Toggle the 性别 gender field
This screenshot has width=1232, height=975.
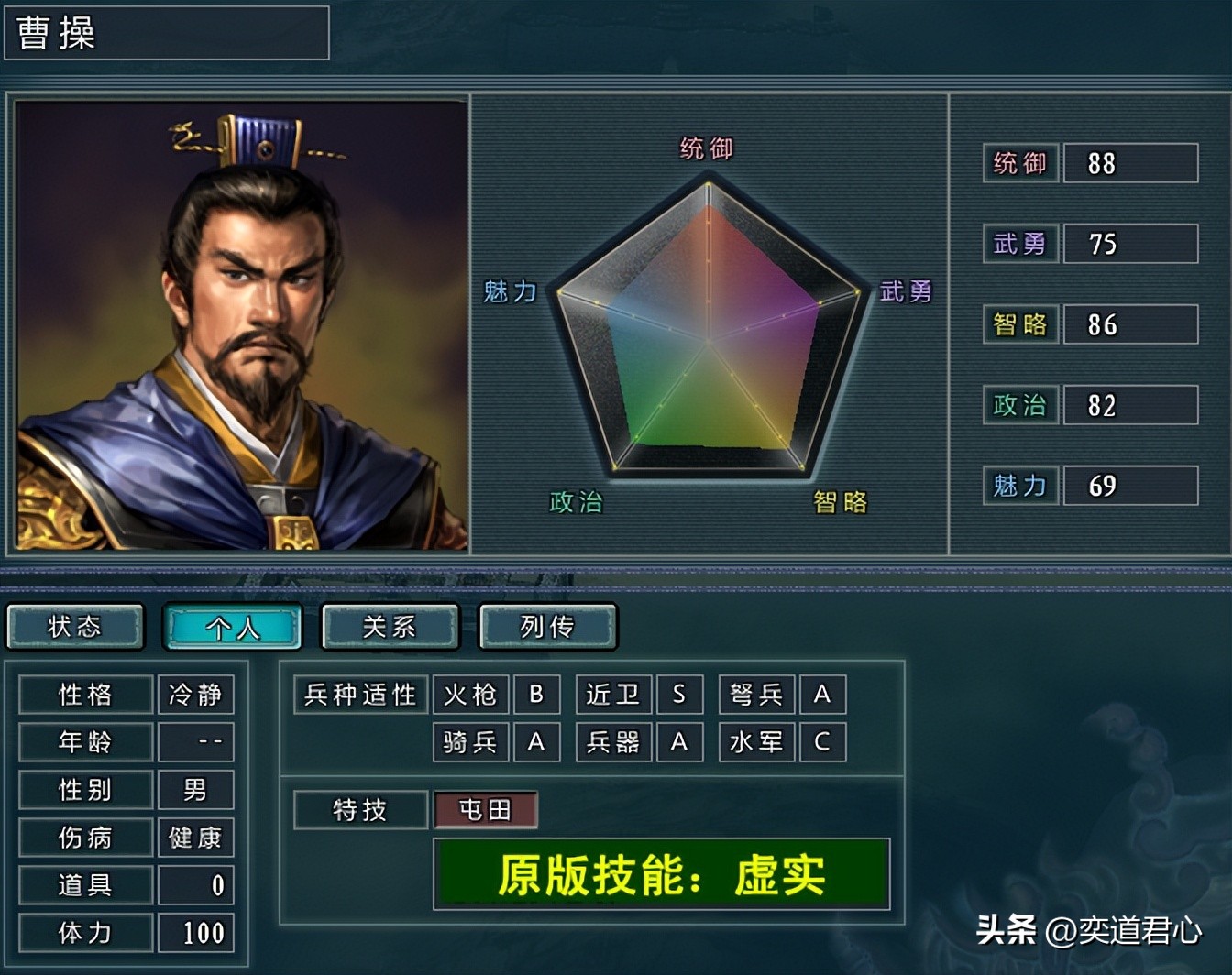[x=85, y=789]
